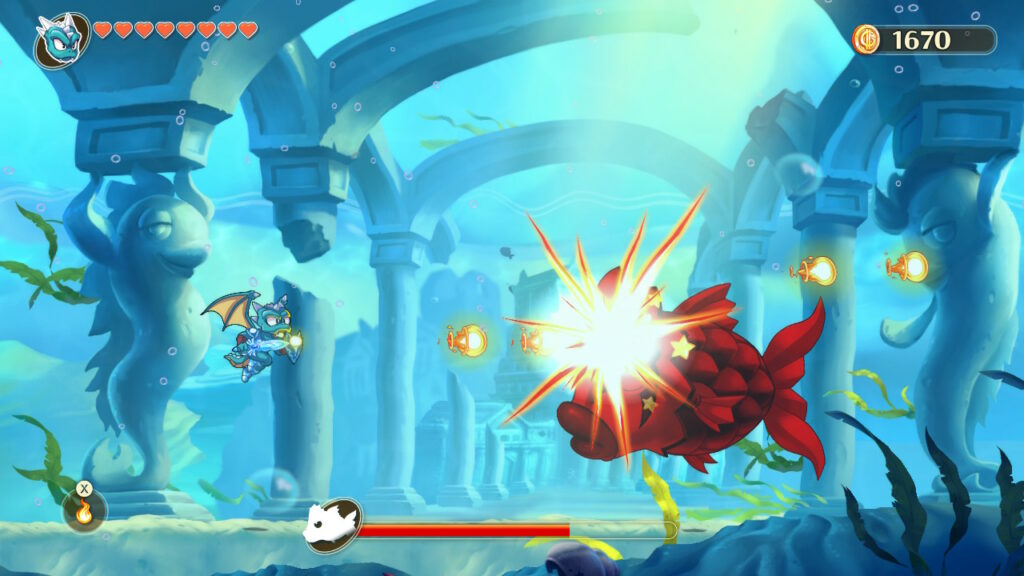Click the gold coin currency icon
Image resolution: width=1024 pixels, height=576 pixels.
coord(867,39)
